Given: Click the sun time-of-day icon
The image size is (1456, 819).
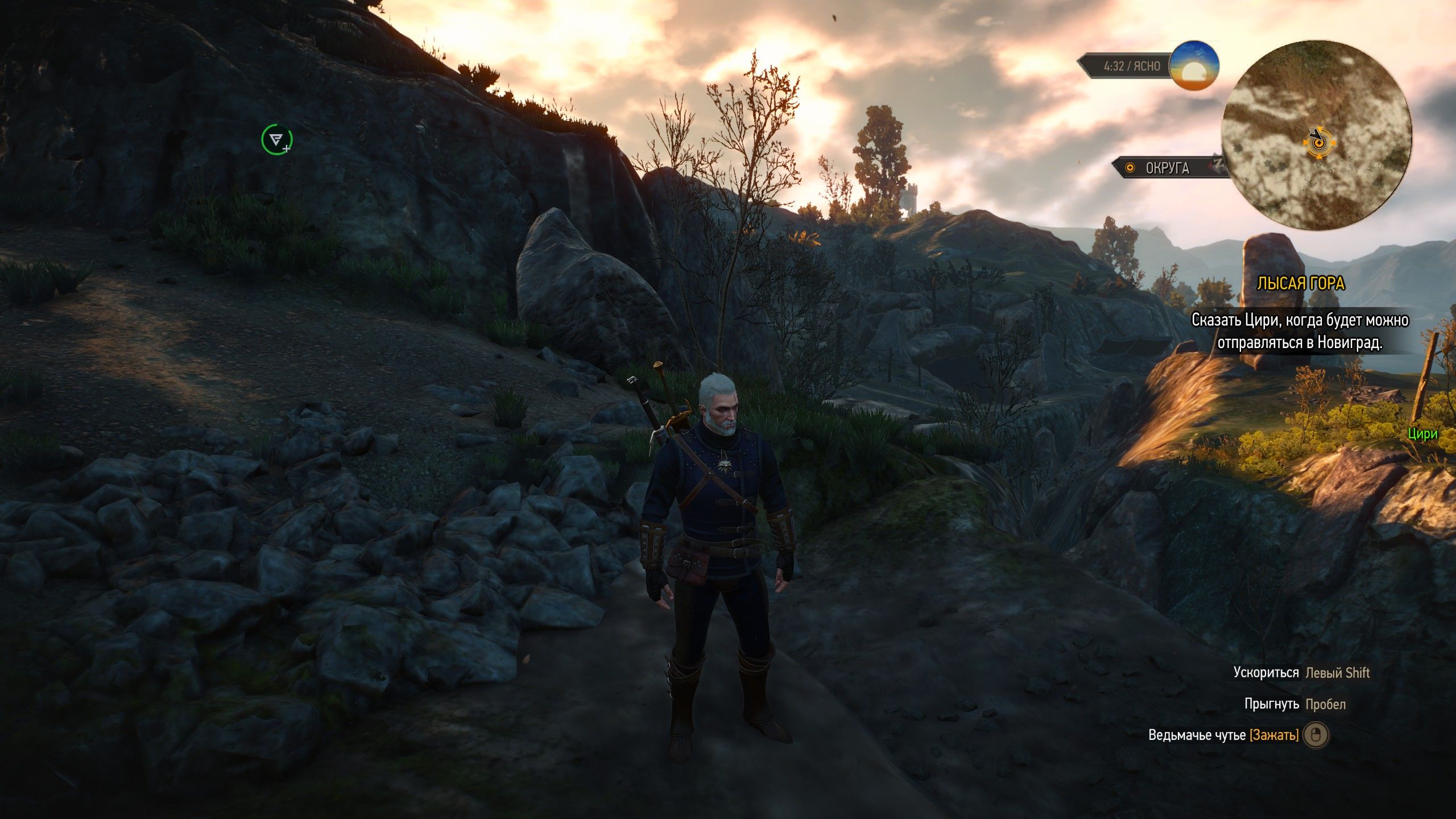Looking at the screenshot, I should click(1193, 66).
